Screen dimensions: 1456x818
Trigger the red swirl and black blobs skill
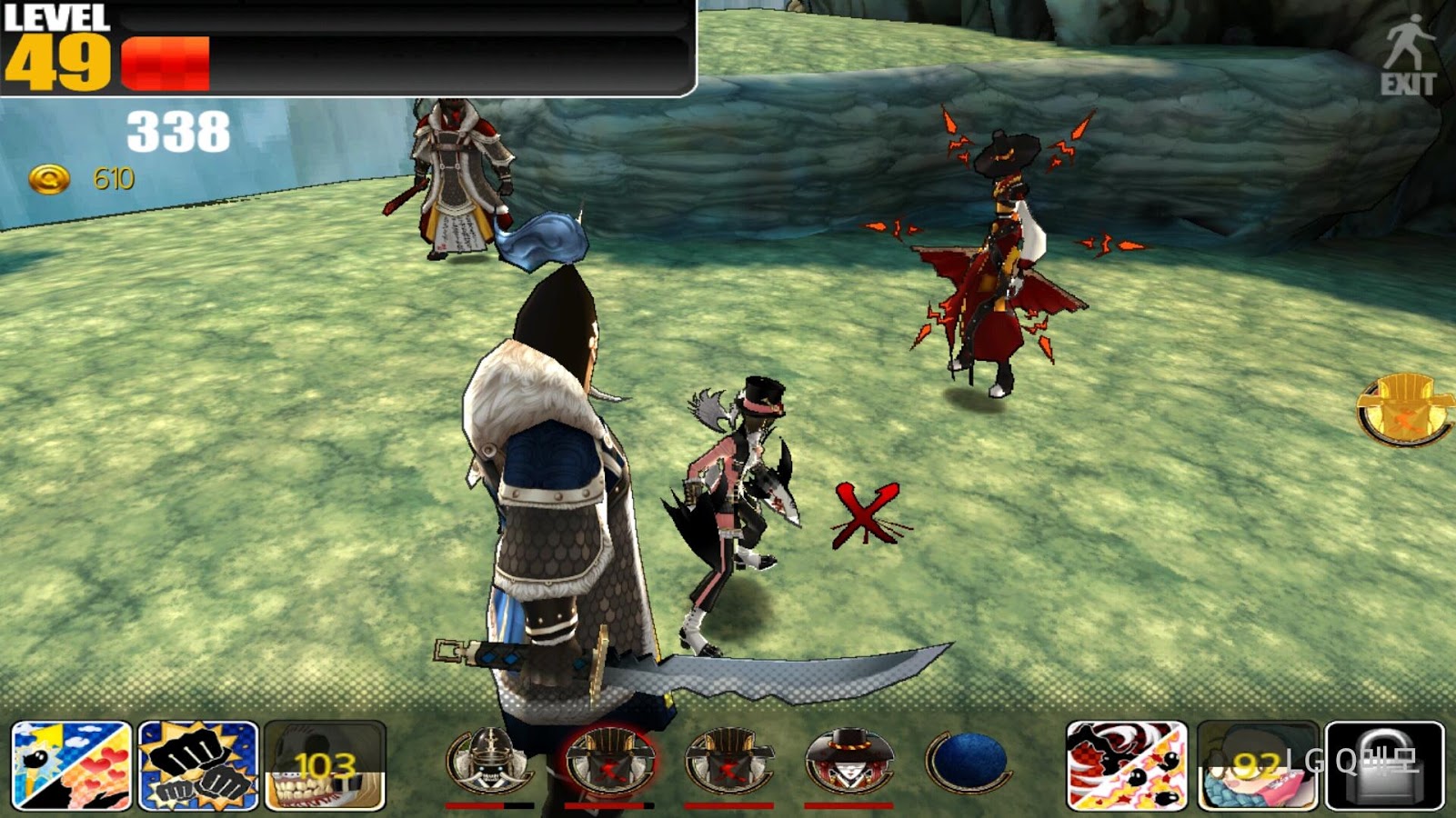(x=1127, y=765)
